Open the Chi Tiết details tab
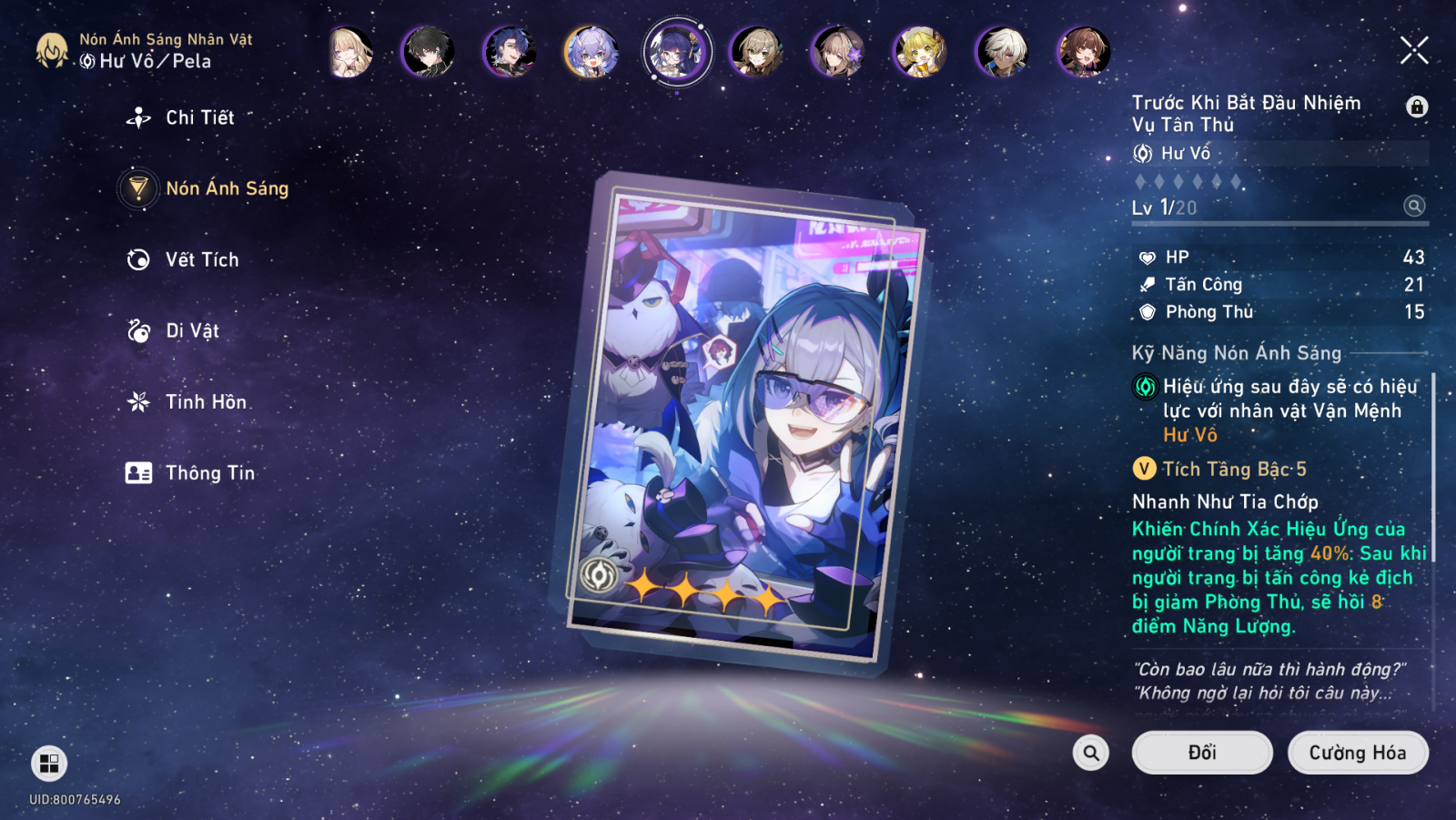This screenshot has width=1456, height=820. point(199,117)
